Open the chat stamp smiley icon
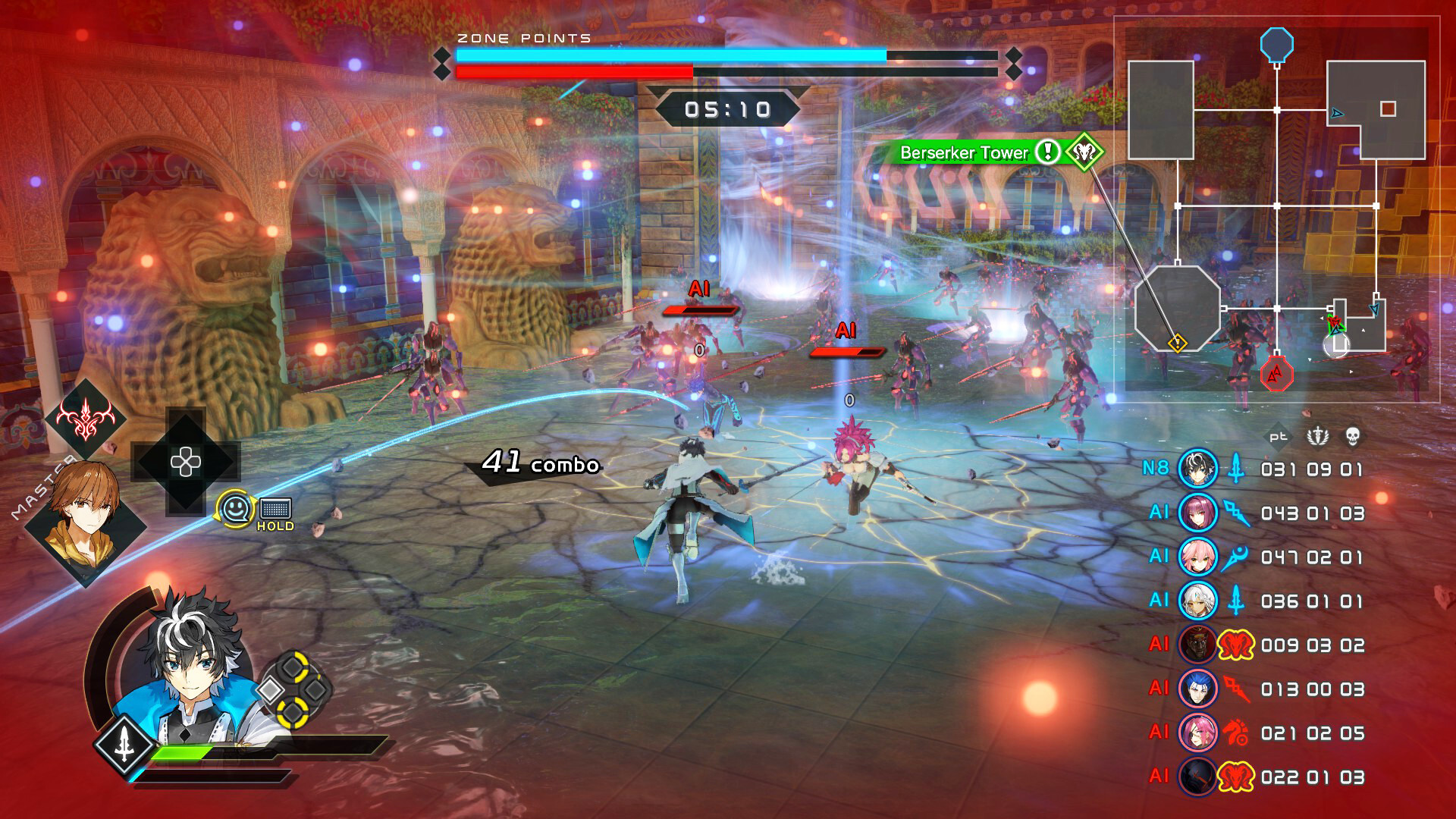1456x819 pixels. click(235, 509)
